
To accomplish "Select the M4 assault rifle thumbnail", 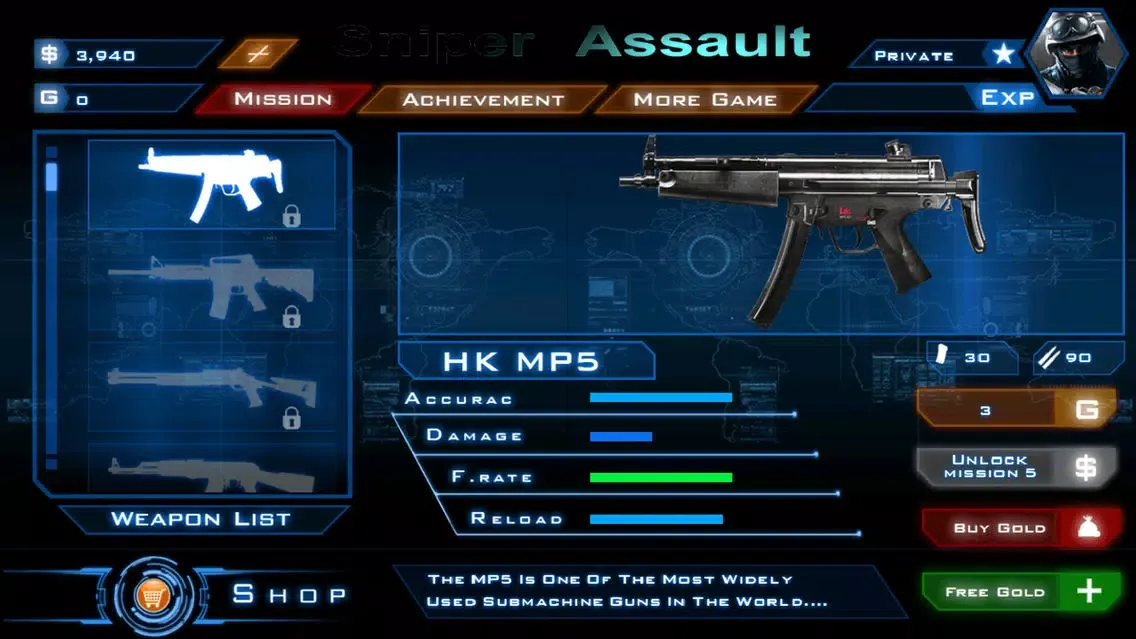I will (x=212, y=288).
